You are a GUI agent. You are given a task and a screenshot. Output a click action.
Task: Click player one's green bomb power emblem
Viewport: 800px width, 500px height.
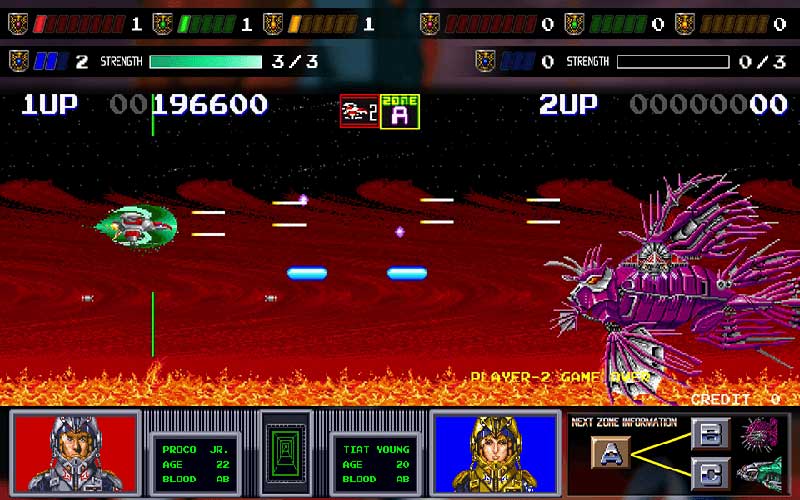(164, 24)
